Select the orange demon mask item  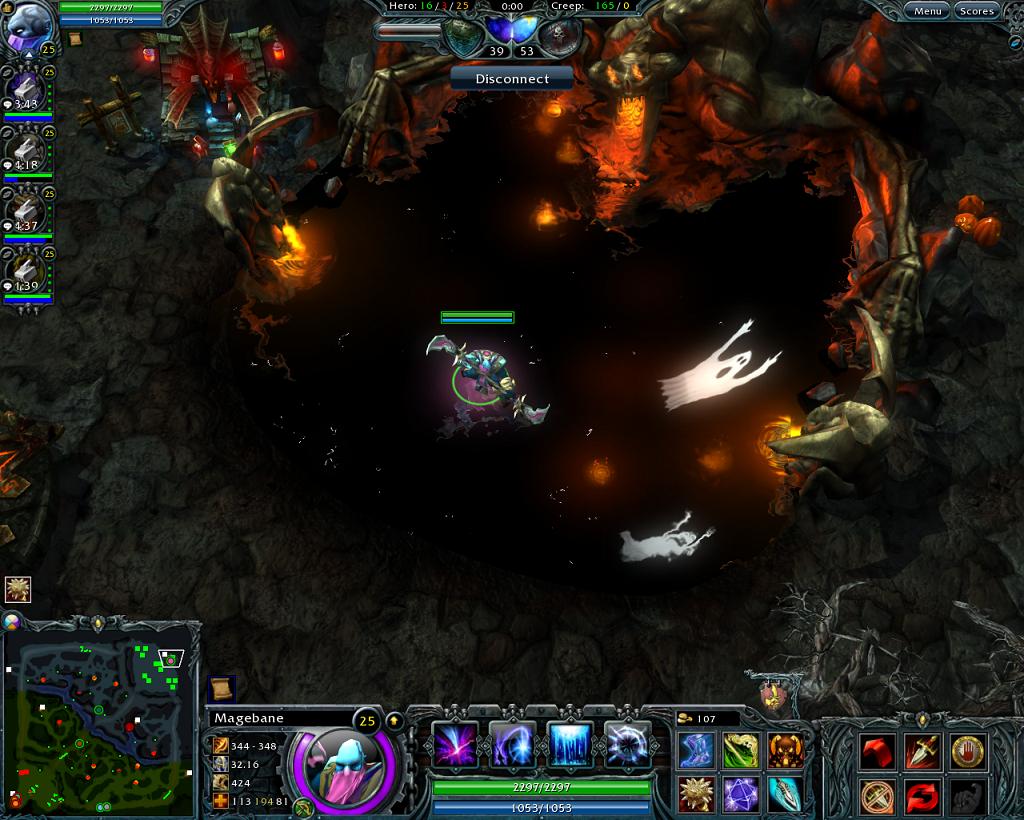coord(785,750)
